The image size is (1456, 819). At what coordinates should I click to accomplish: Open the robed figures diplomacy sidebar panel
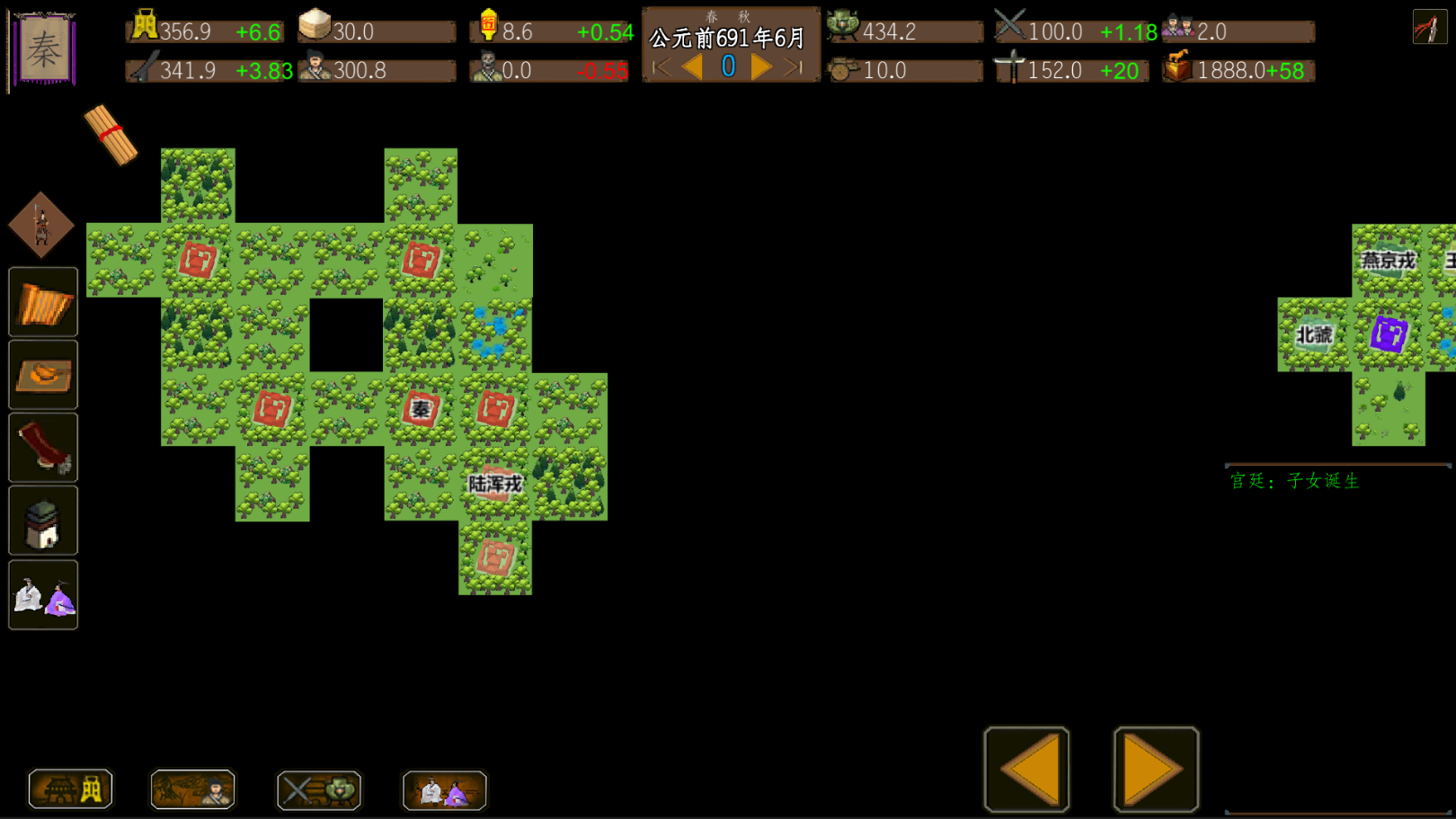(x=42, y=594)
